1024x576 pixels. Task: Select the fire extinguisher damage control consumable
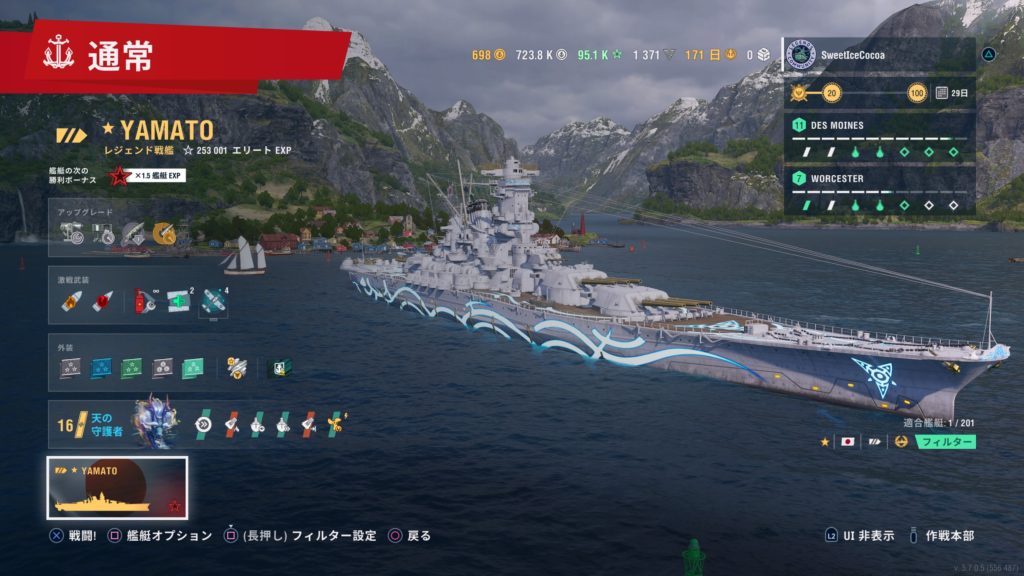pos(146,301)
